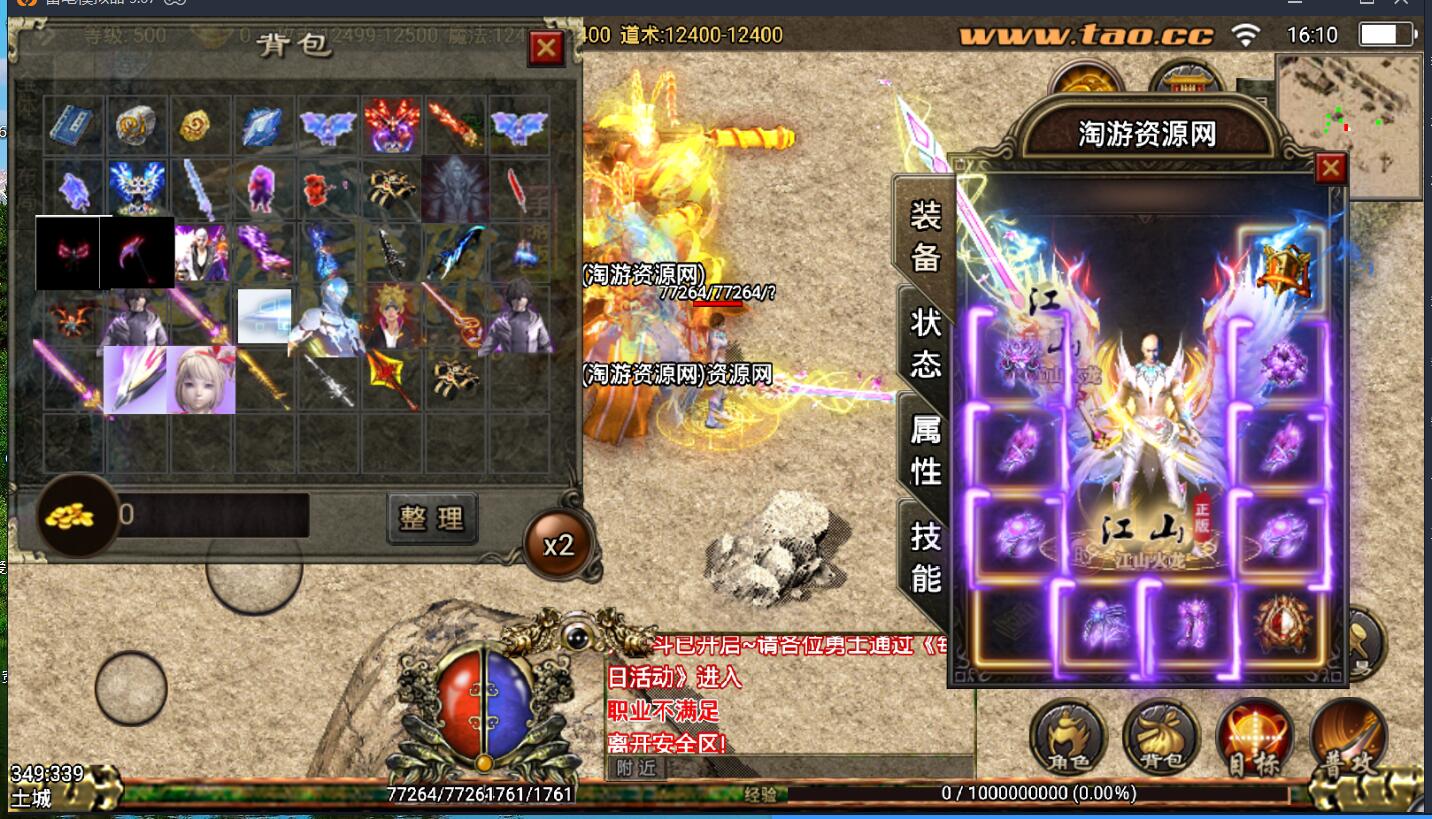Select the golden helmet equipment slot

click(1284, 270)
